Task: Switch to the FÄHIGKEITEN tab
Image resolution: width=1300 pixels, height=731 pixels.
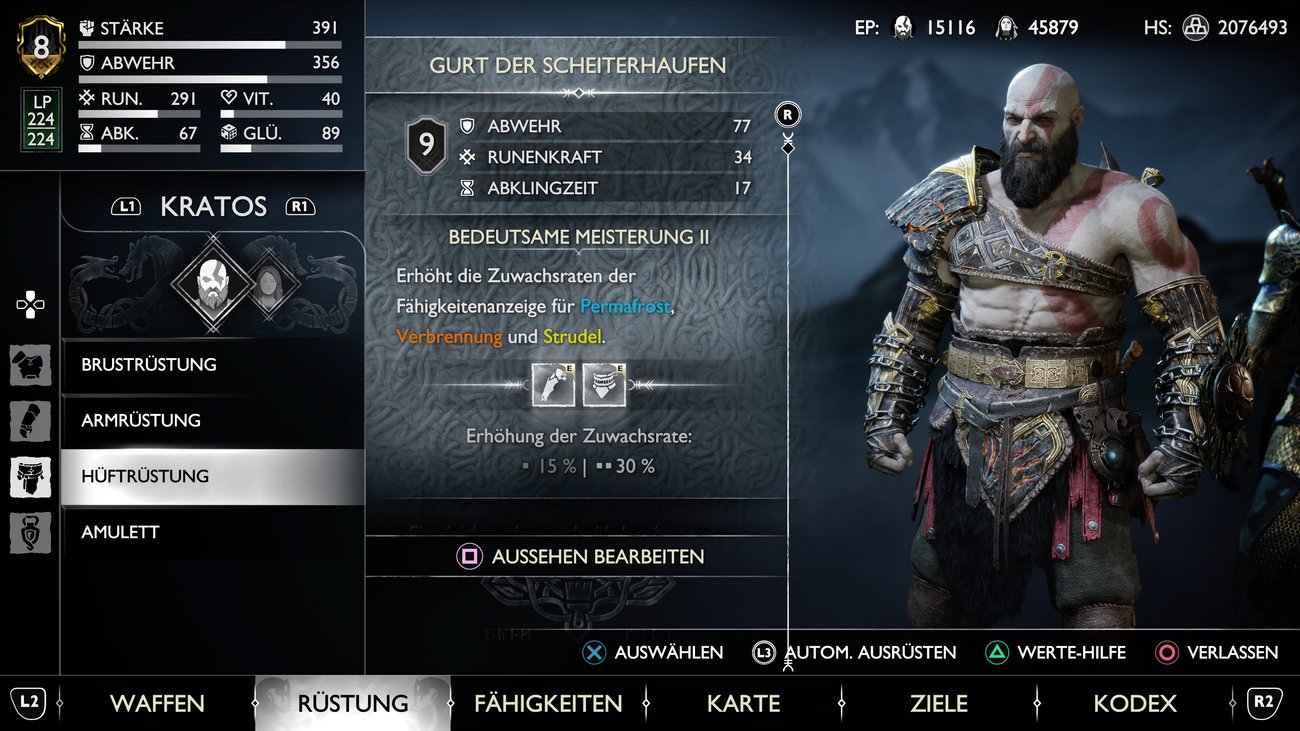Action: (548, 703)
